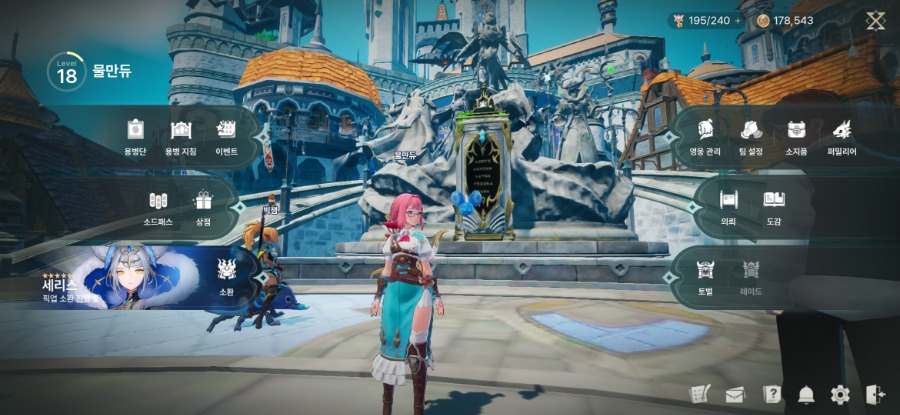Viewport: 900px width, 415px height.
Task: Open the 이벤트 events menu
Action: (x=227, y=135)
